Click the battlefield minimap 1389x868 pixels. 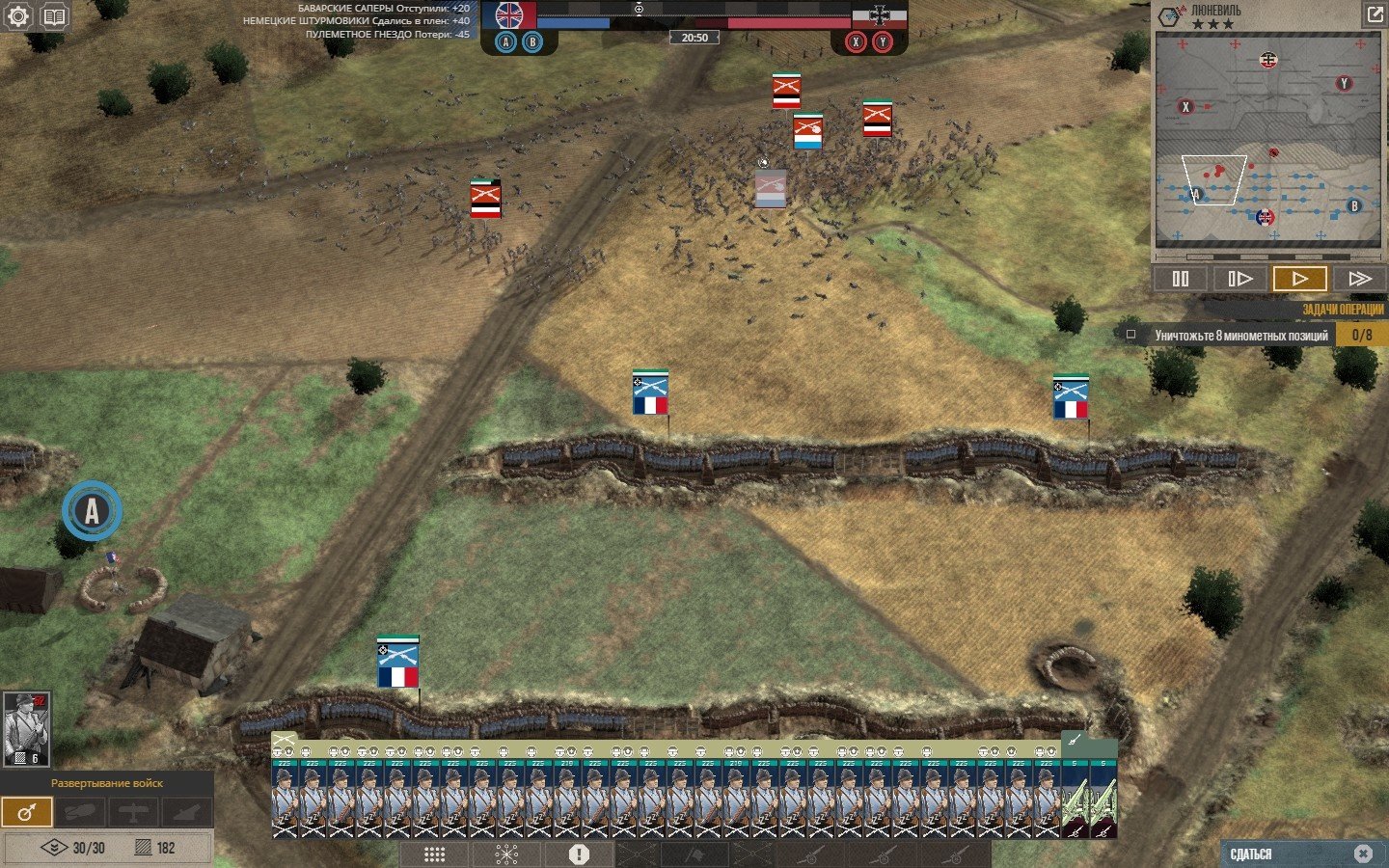[1267, 141]
